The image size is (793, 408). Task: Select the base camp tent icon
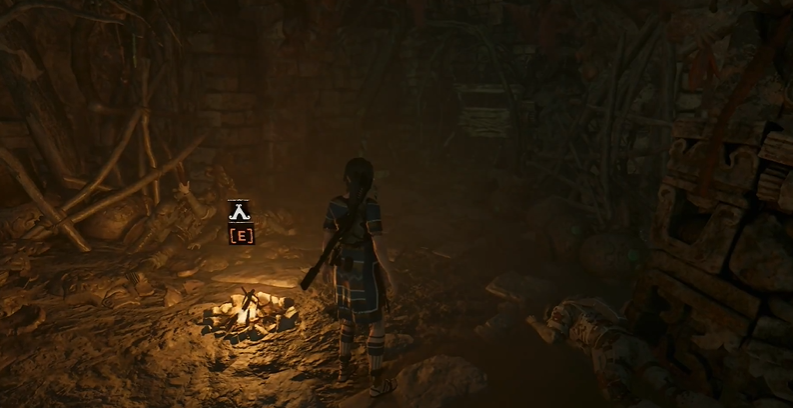pyautogui.click(x=240, y=210)
